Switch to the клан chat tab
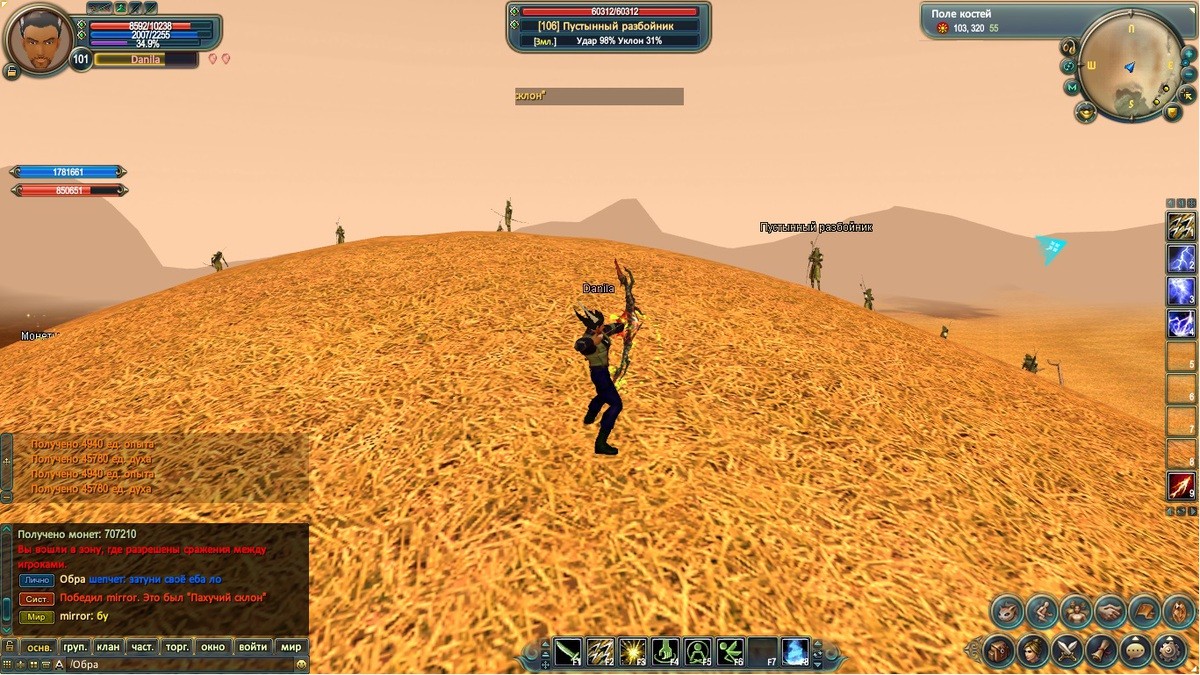 point(108,647)
